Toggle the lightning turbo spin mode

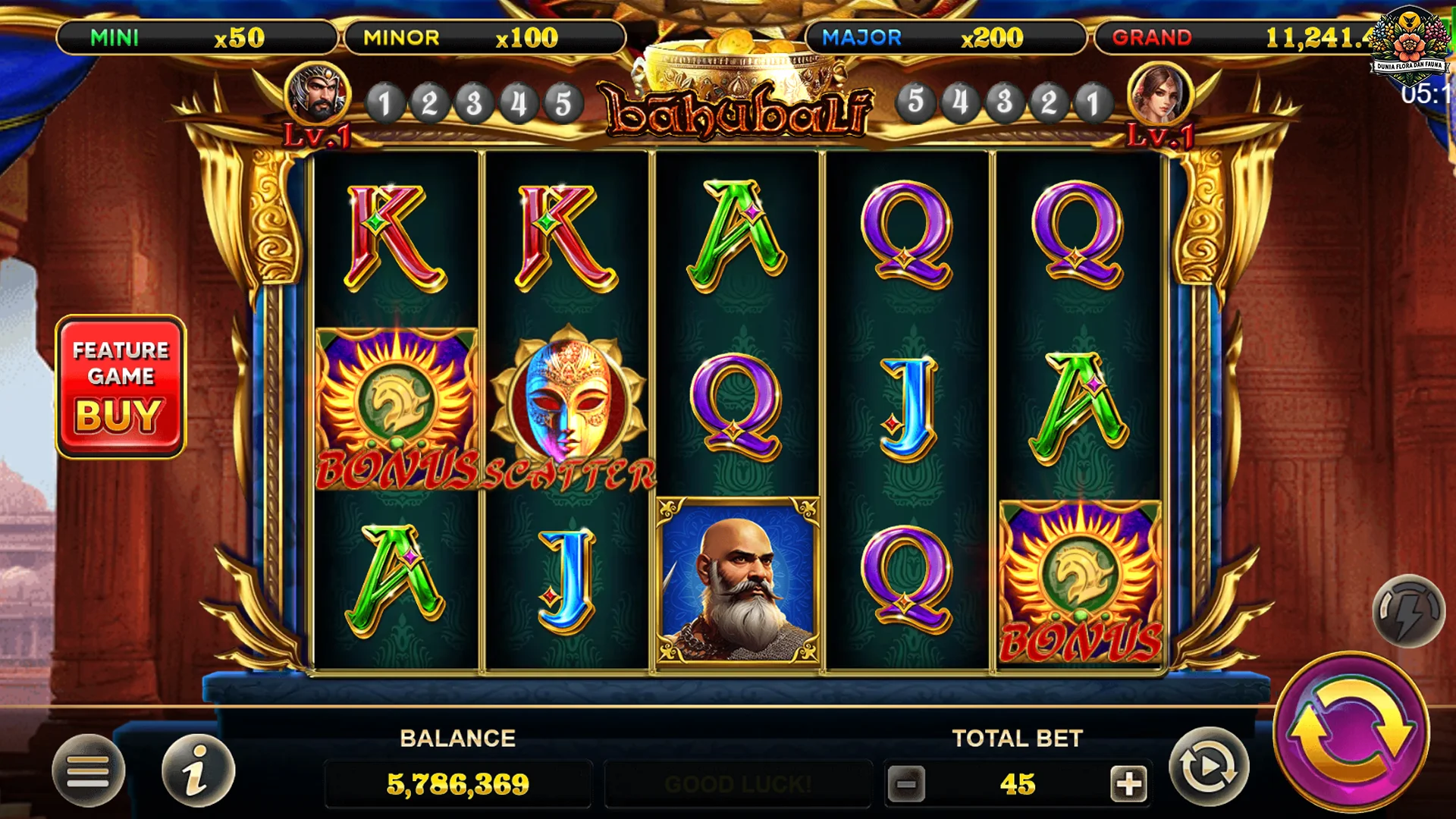click(x=1408, y=610)
